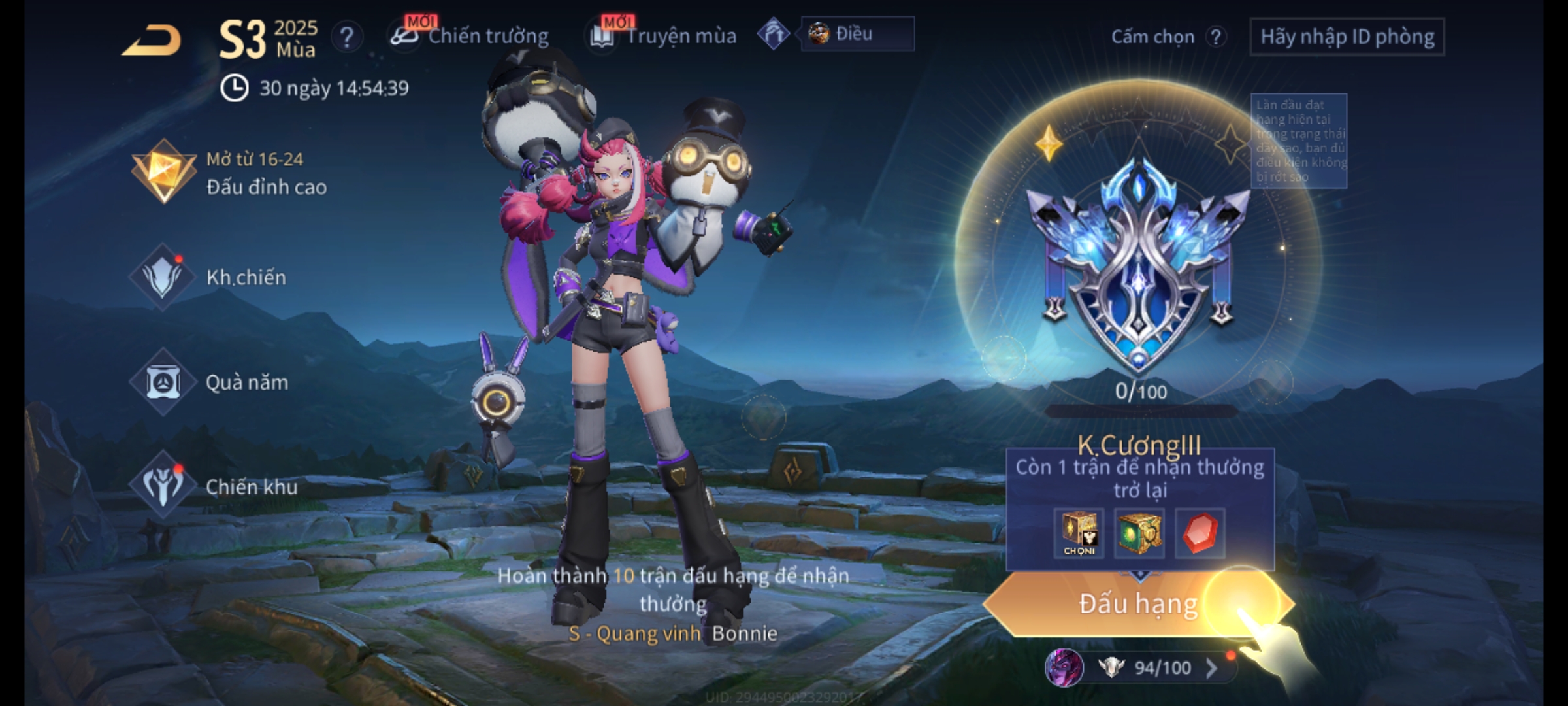Image resolution: width=1568 pixels, height=706 pixels.
Task: Click the purple hero avatar icon
Action: click(x=1064, y=667)
